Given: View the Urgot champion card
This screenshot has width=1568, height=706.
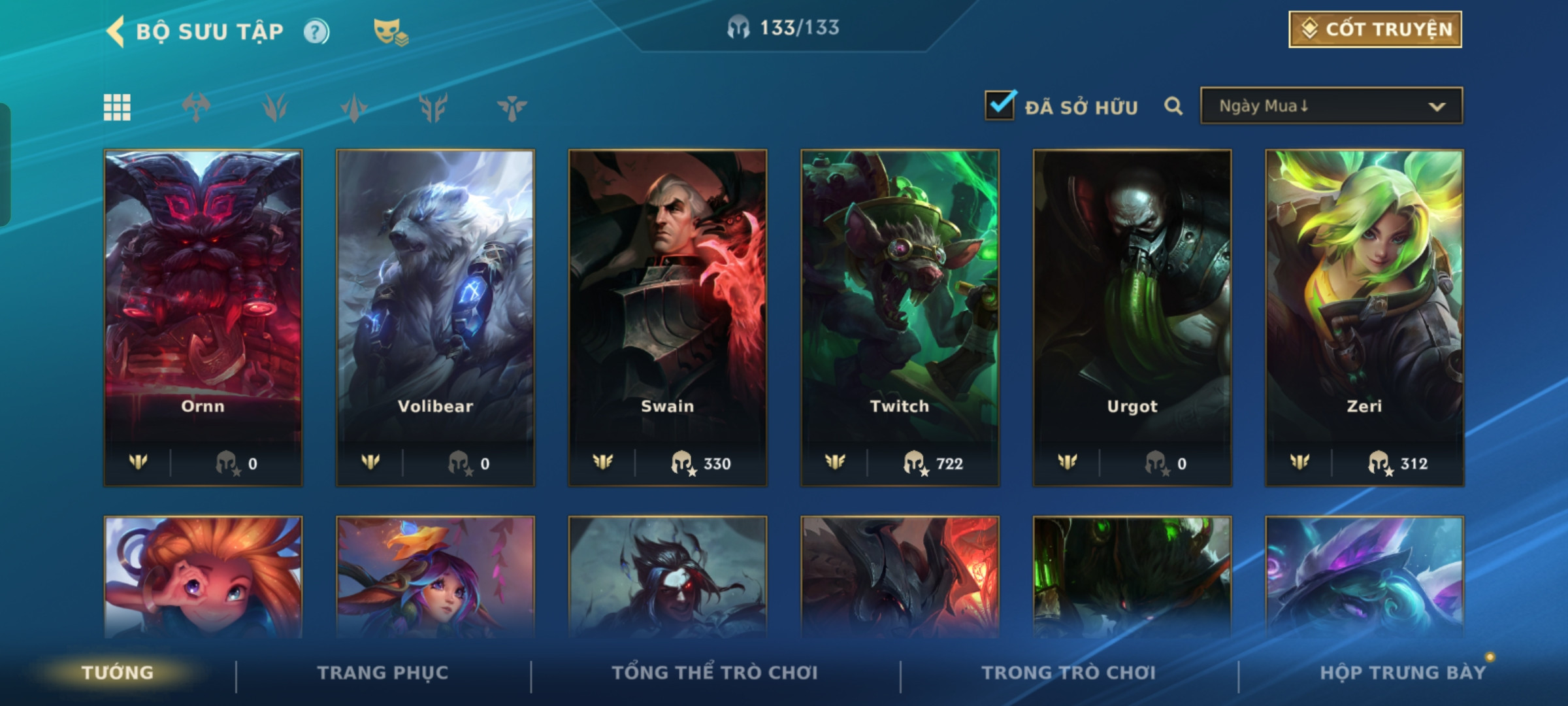Looking at the screenshot, I should point(1132,317).
